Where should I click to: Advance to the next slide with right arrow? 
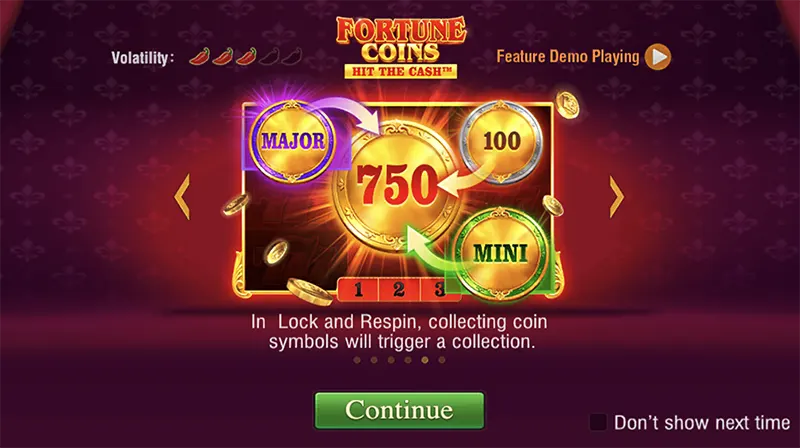616,196
